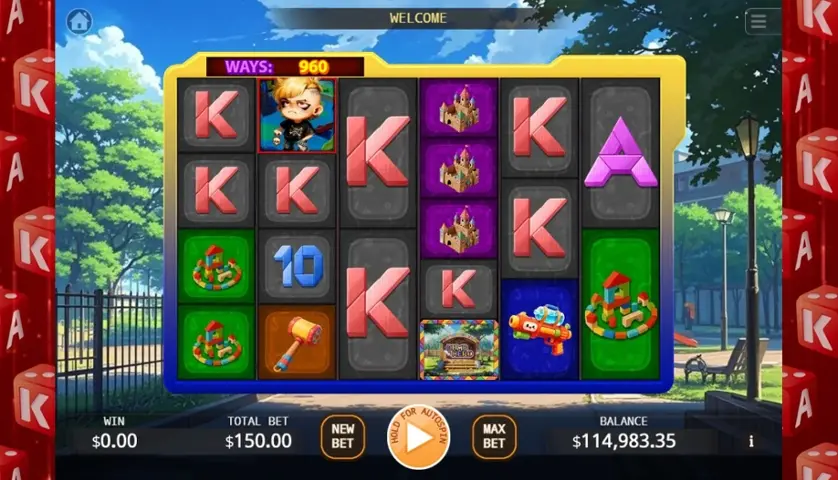Screen dimensions: 838x480
Task: Show the game info paytable
Action: click(751, 441)
